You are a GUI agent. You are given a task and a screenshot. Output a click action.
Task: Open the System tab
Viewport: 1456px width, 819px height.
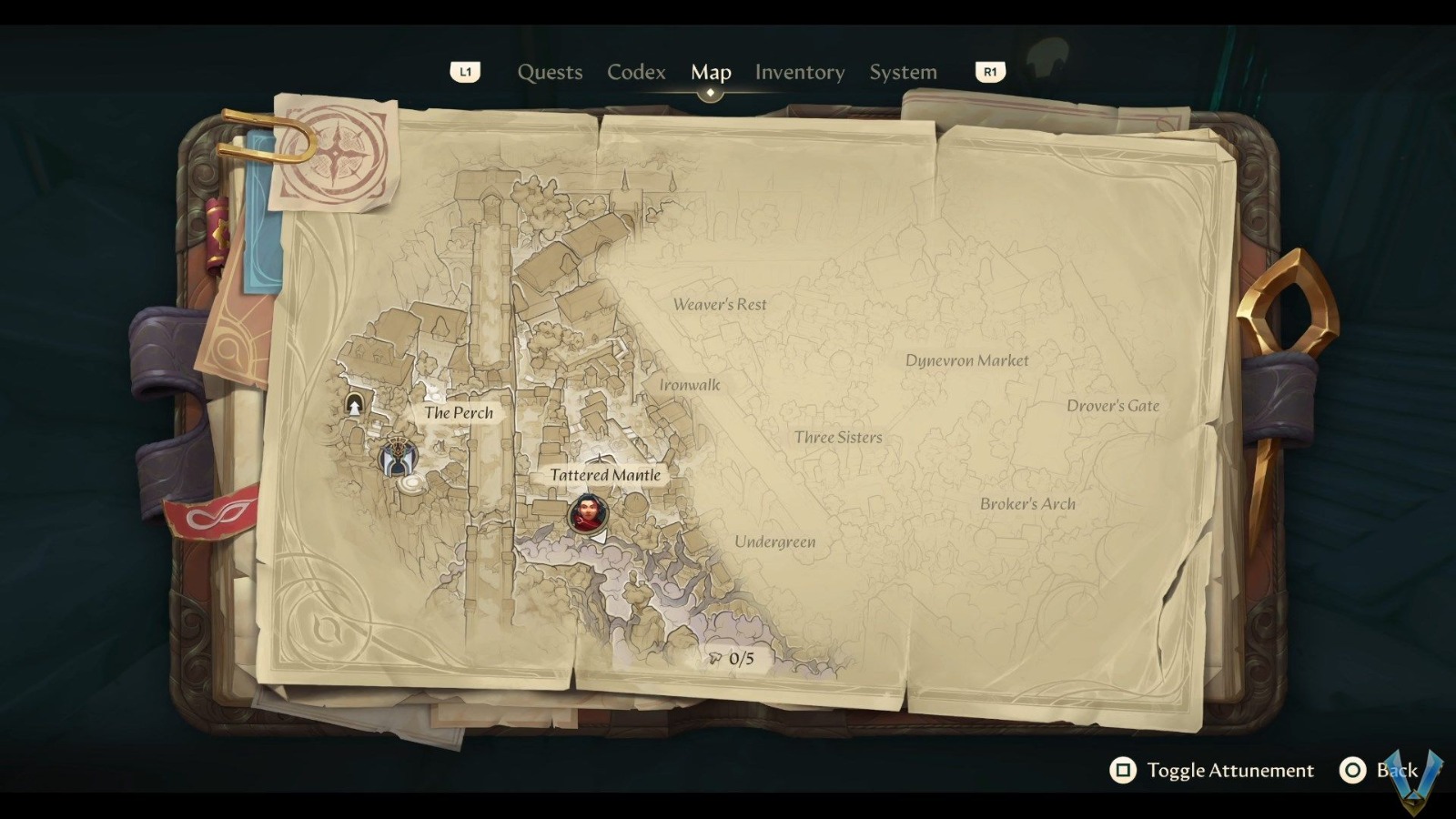pos(903,72)
